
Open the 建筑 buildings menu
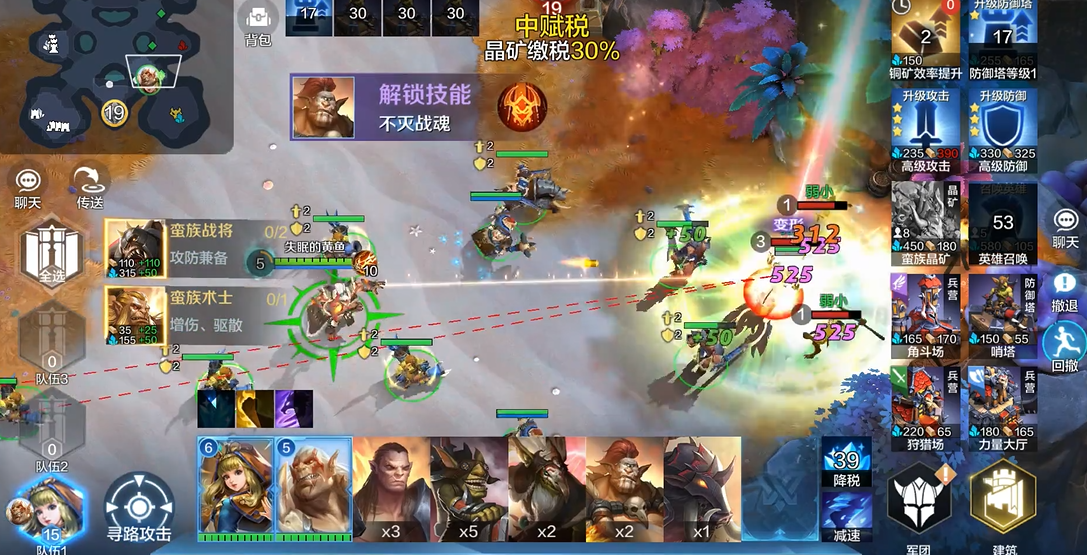[x=1003, y=506]
